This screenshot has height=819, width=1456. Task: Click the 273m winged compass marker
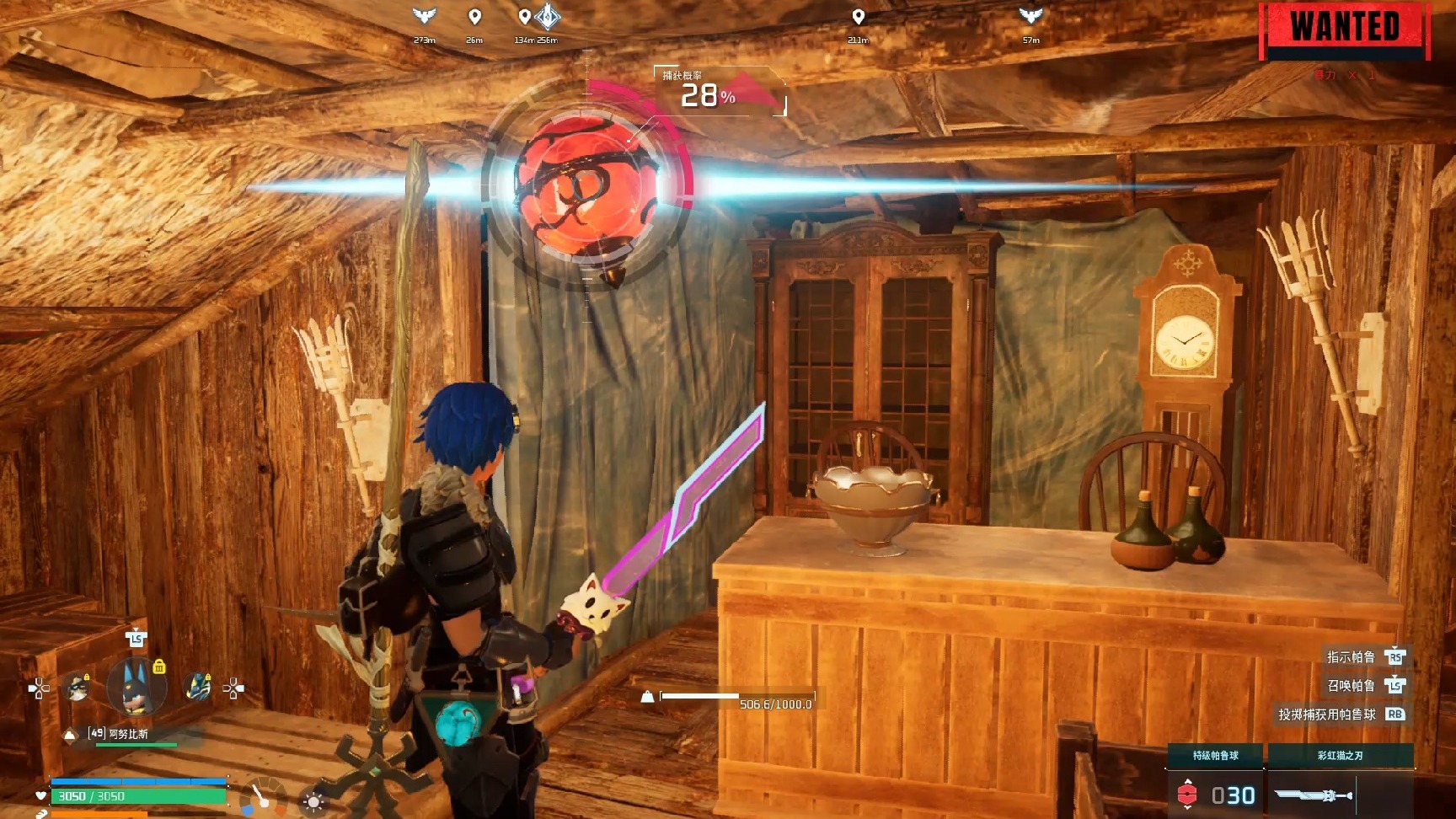(x=425, y=16)
